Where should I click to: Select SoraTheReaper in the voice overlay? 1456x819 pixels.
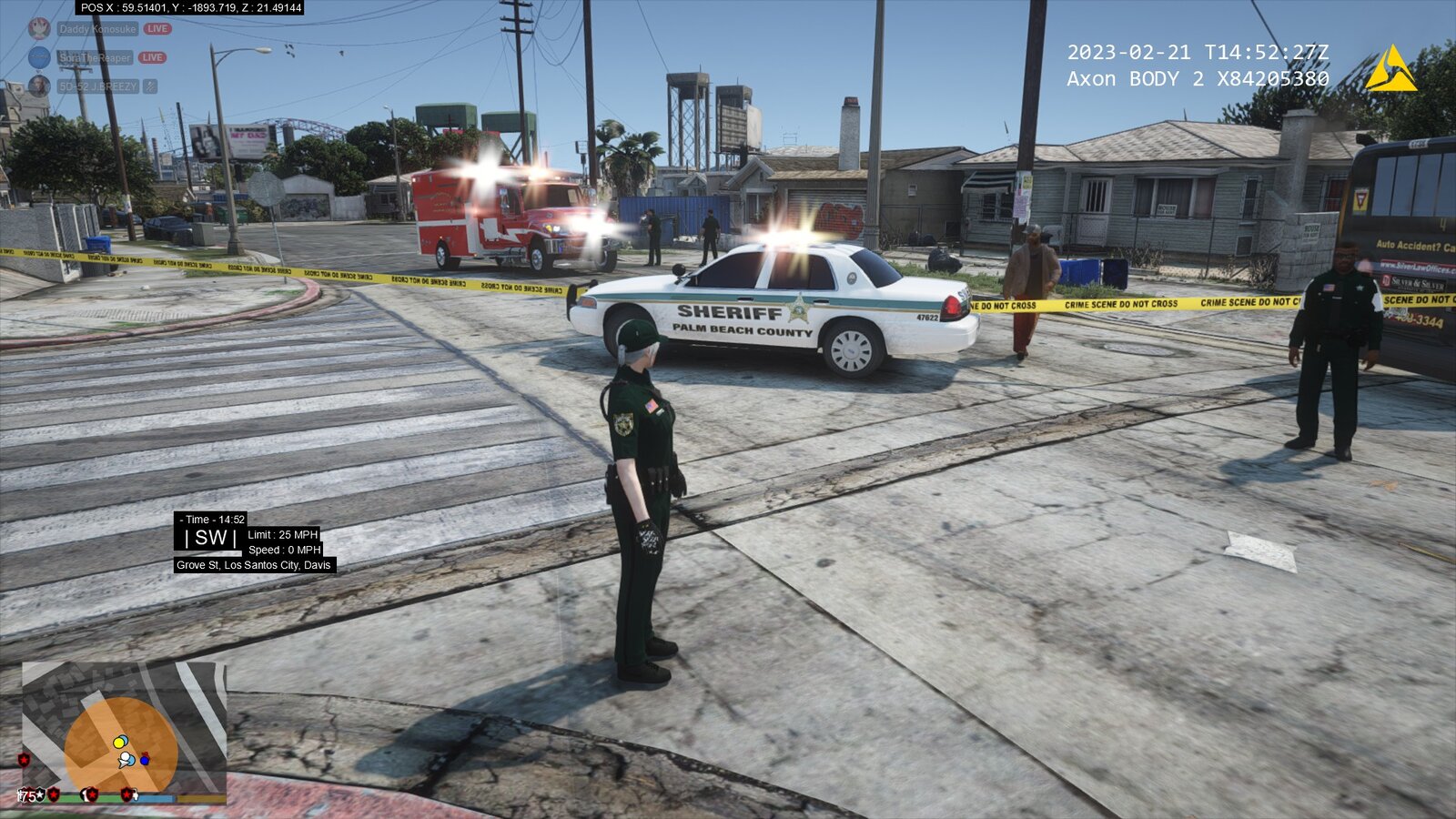tap(96, 58)
